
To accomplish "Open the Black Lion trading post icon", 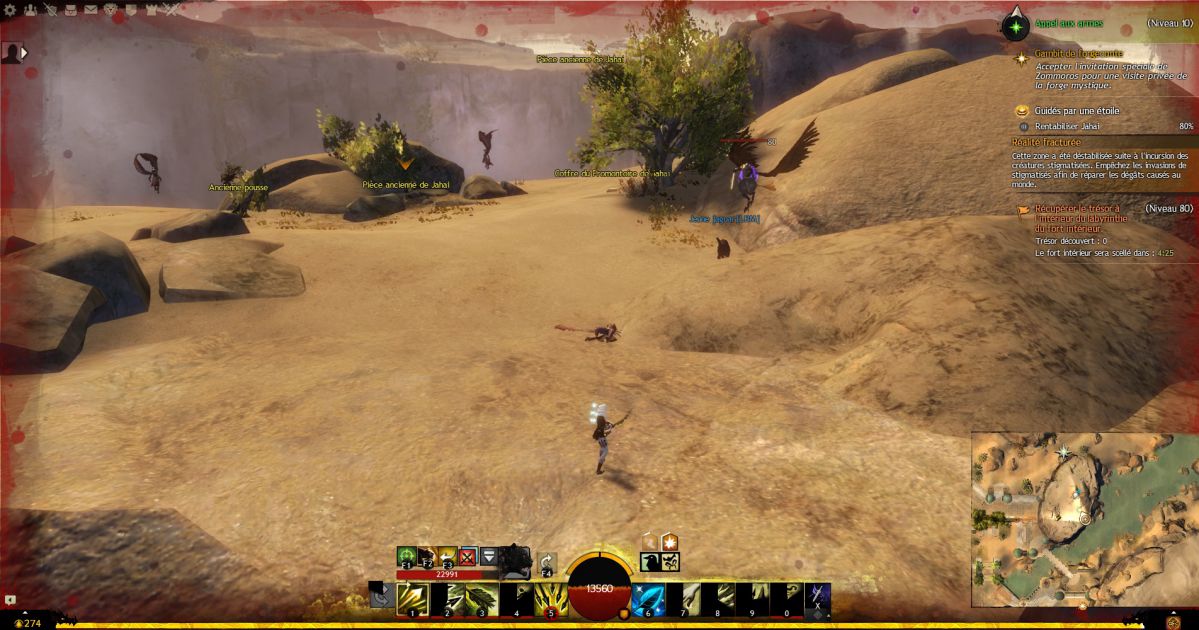I will [x=110, y=11].
